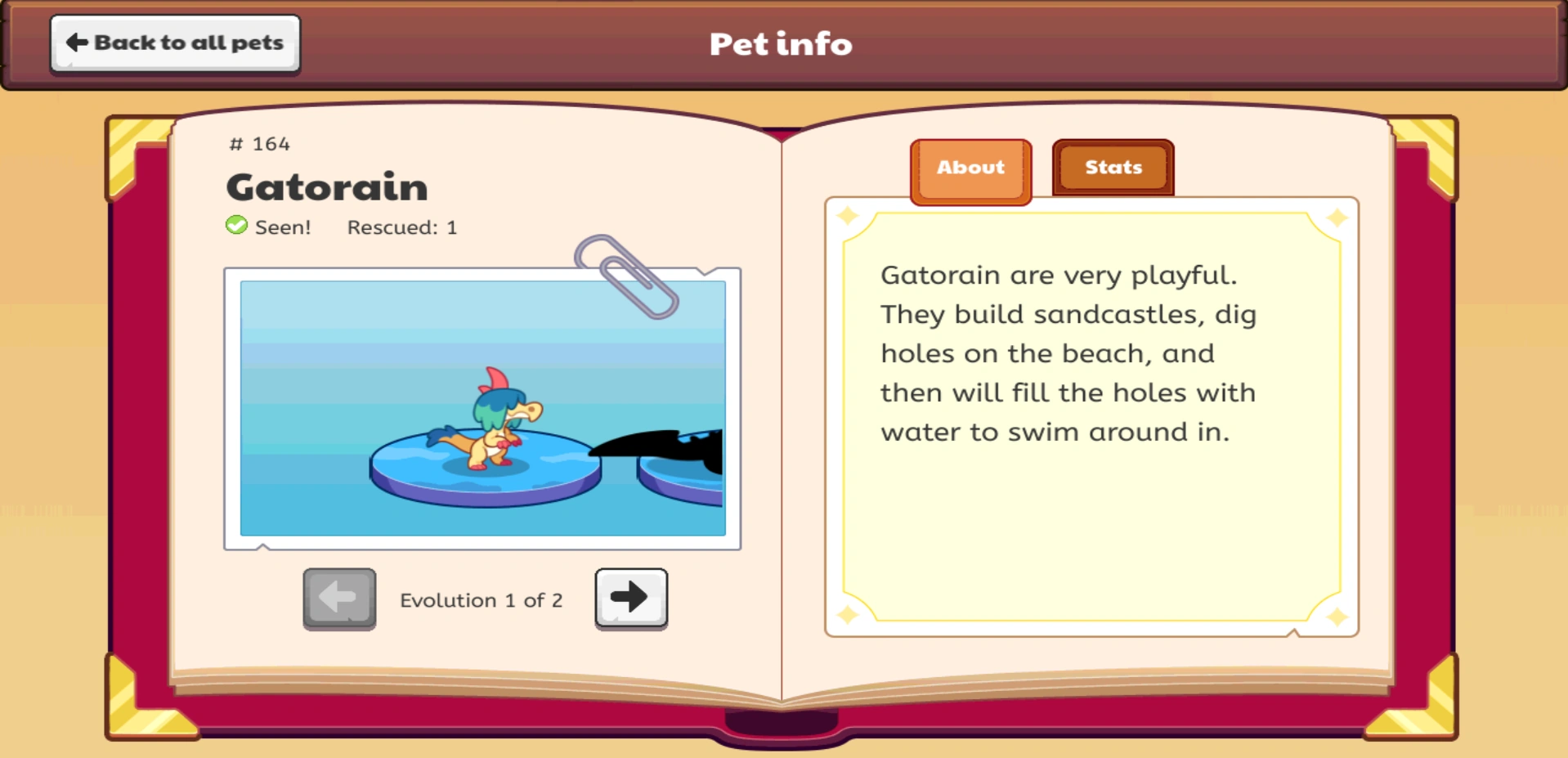Switch to the Stats tab
Image resolution: width=1568 pixels, height=758 pixels.
pos(1112,168)
